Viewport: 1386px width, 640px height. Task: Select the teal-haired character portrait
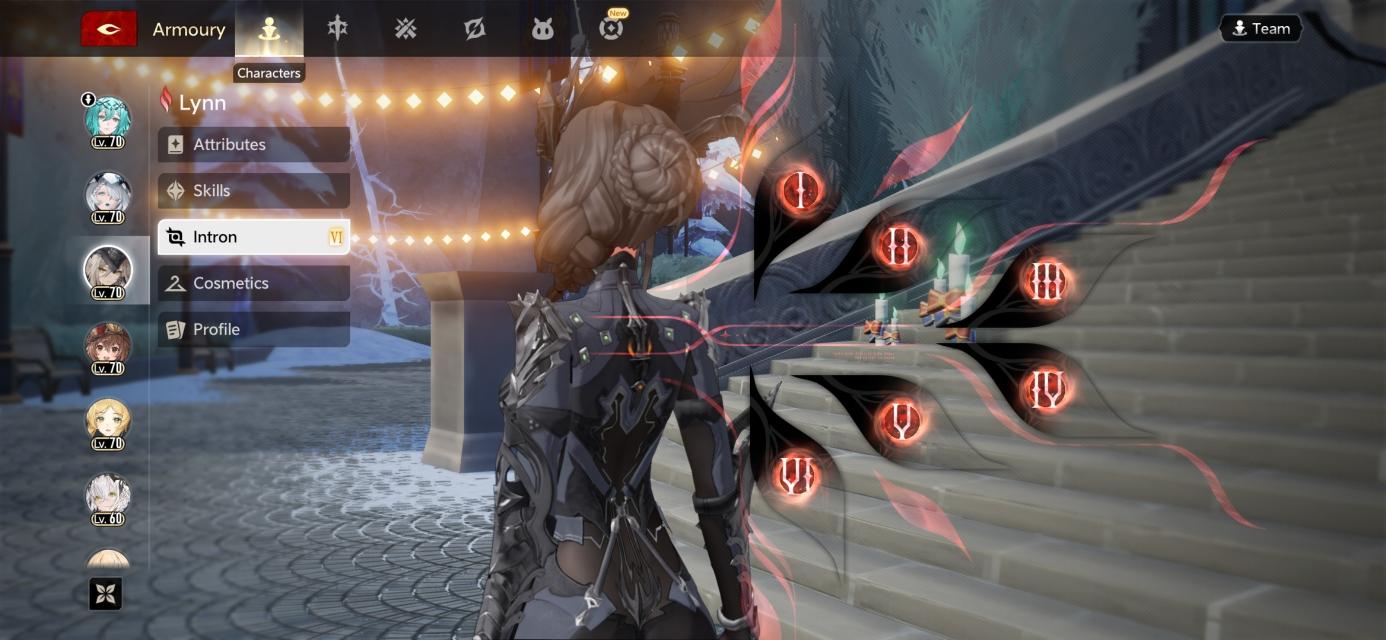107,119
